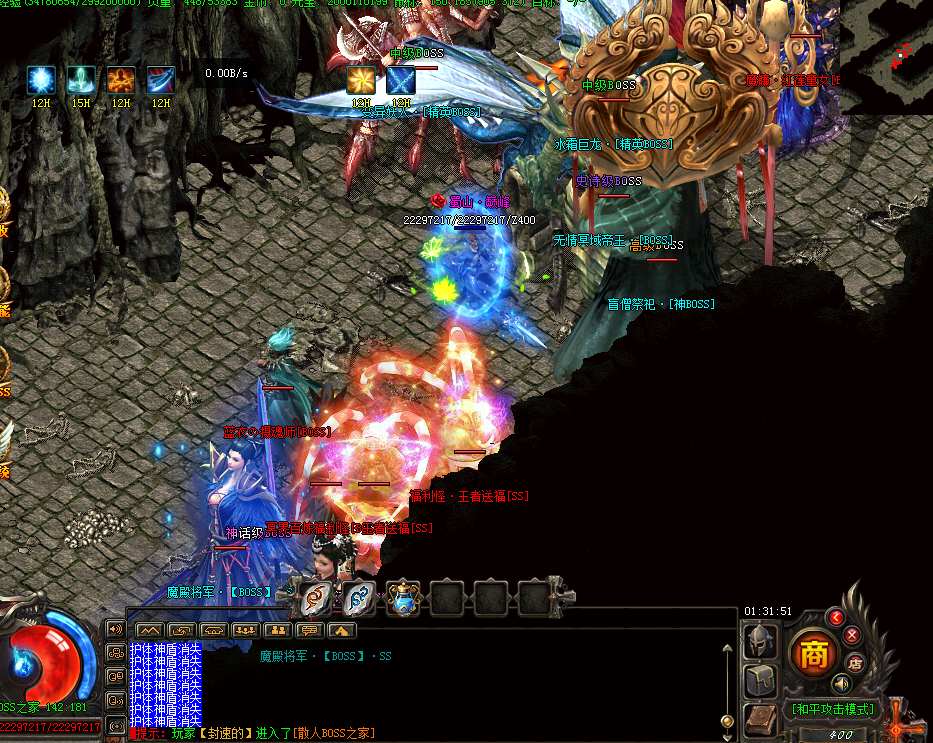Open the backpack inventory icon

pos(760,682)
